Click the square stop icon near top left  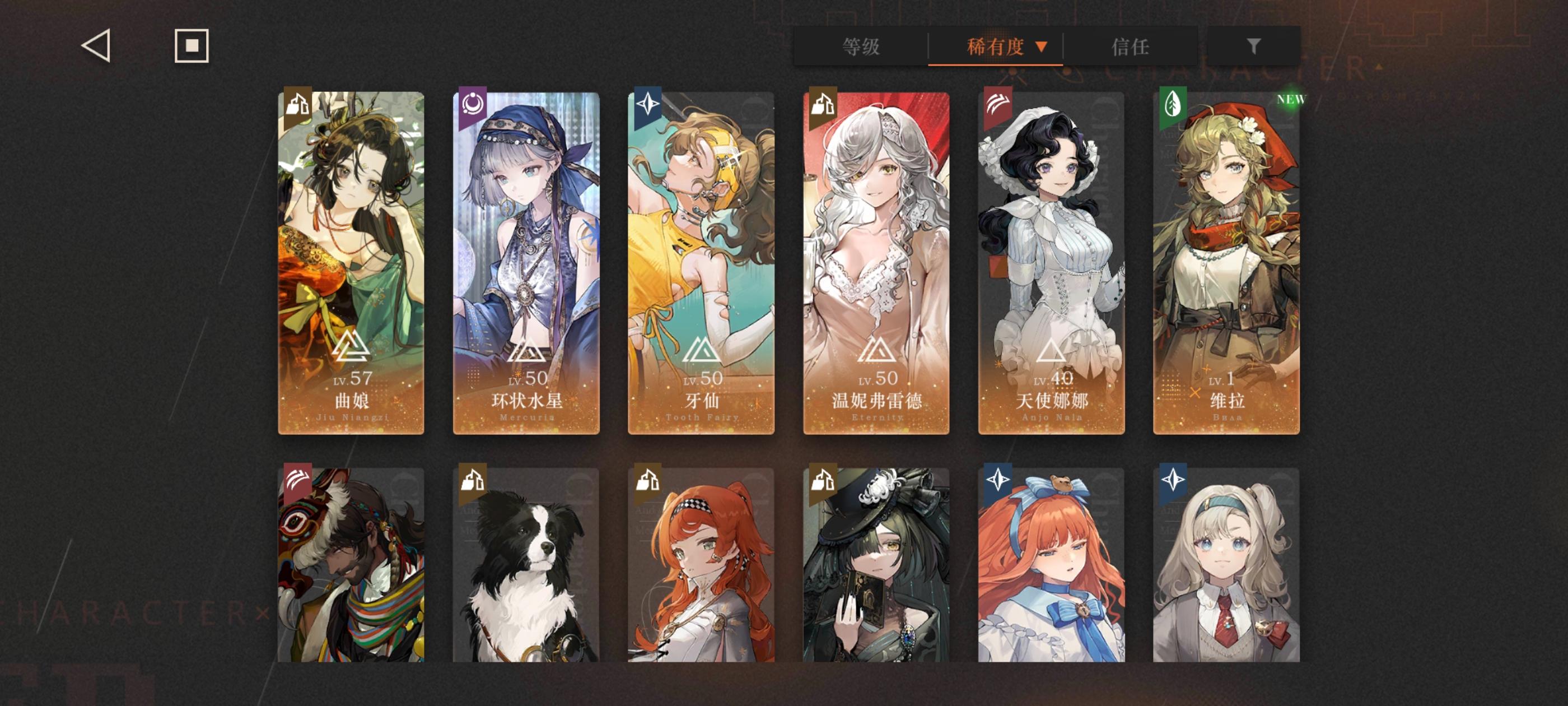(191, 45)
